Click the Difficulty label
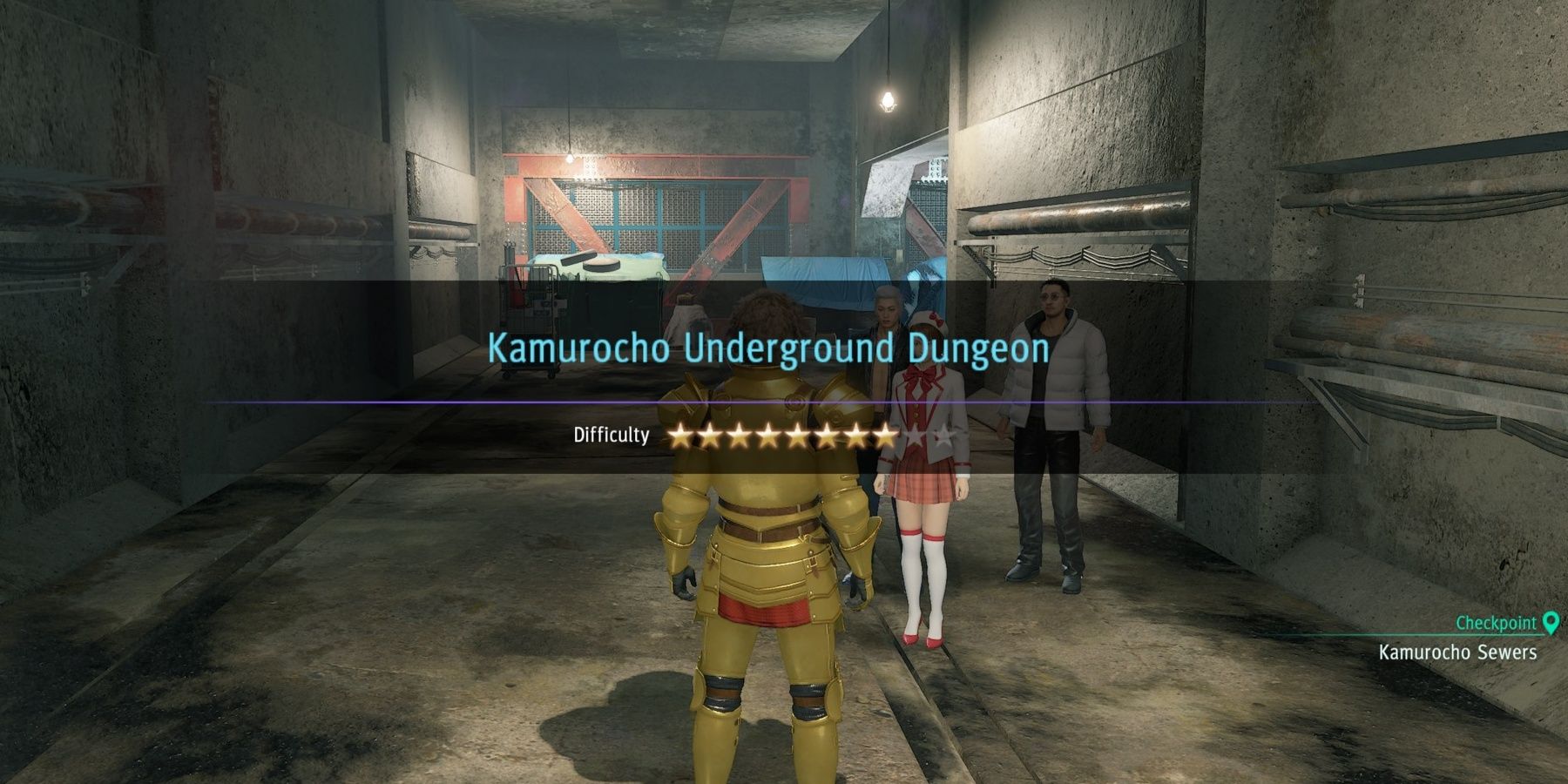Screen dimensions: 1568x784 point(610,435)
